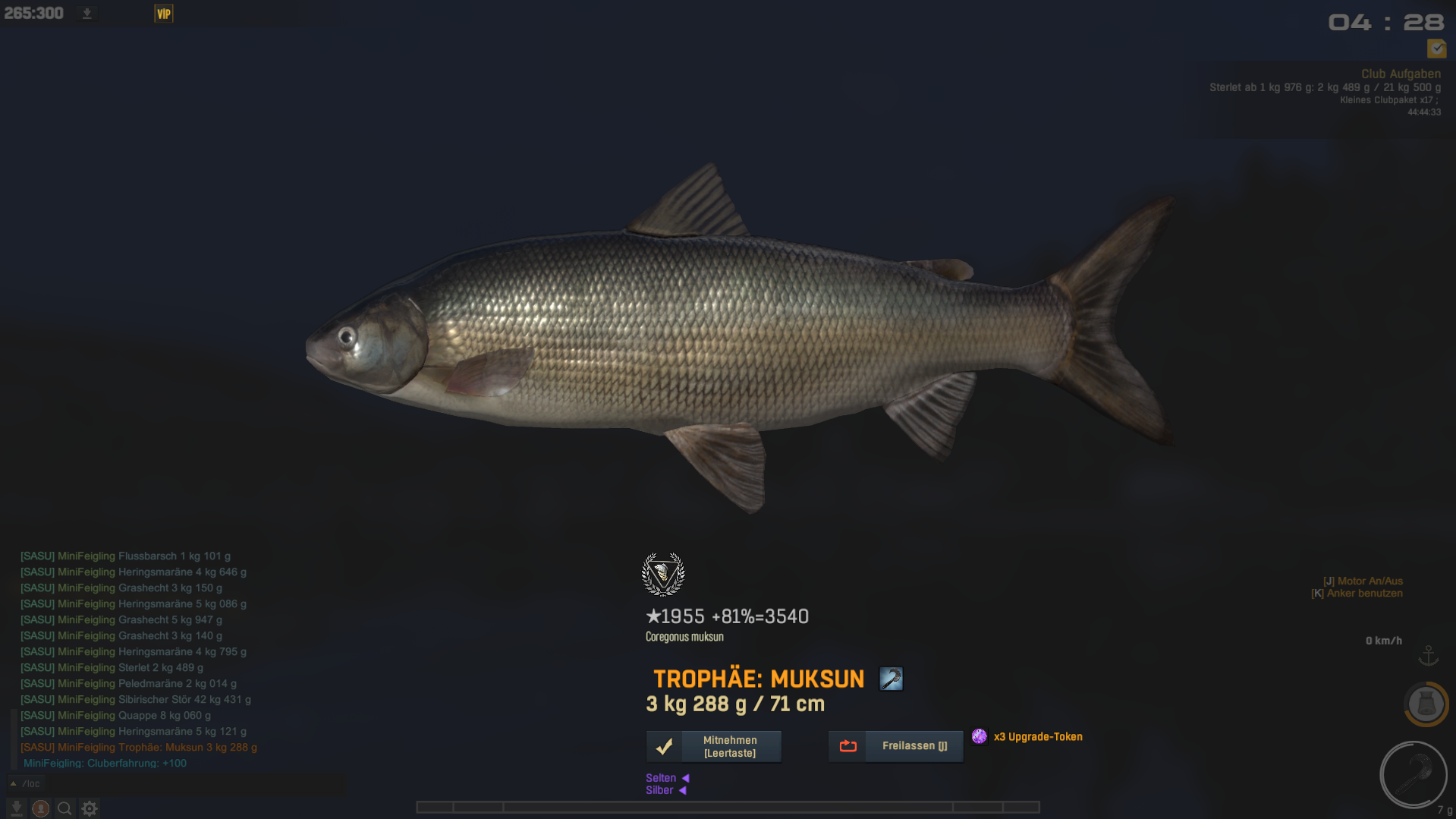Click the purple Upgrade-Token icon

pos(980,736)
